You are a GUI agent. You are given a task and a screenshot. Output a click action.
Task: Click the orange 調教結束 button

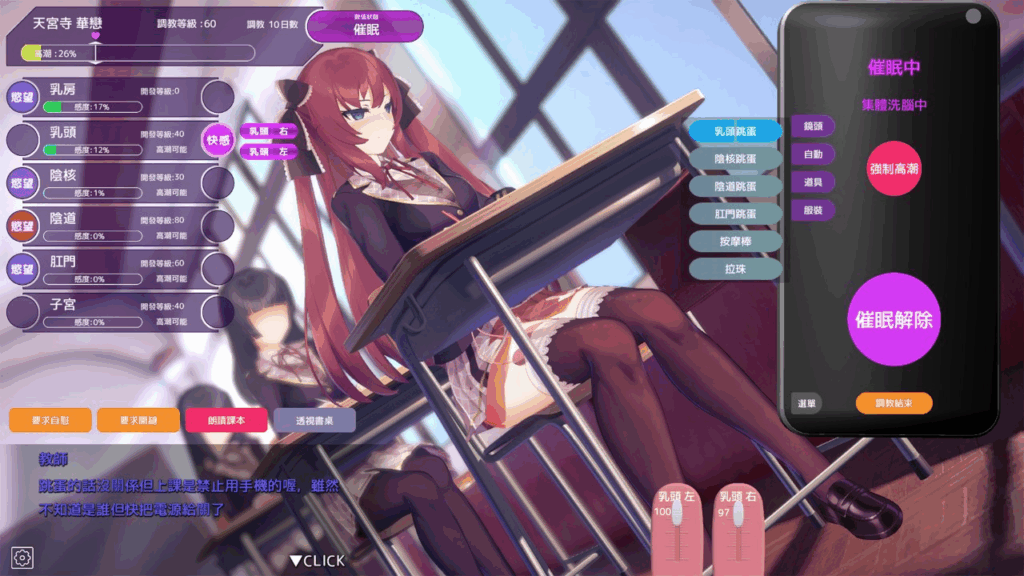point(894,402)
